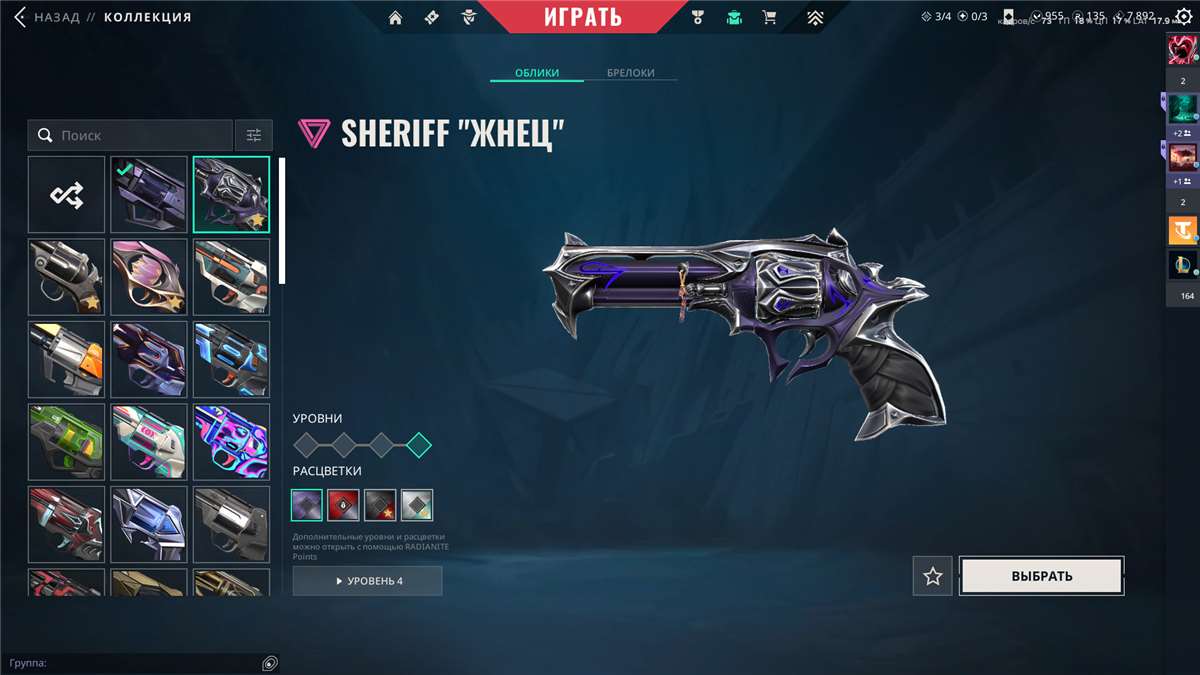The image size is (1200, 675).
Task: Open the settings gear icon
Action: (1184, 17)
